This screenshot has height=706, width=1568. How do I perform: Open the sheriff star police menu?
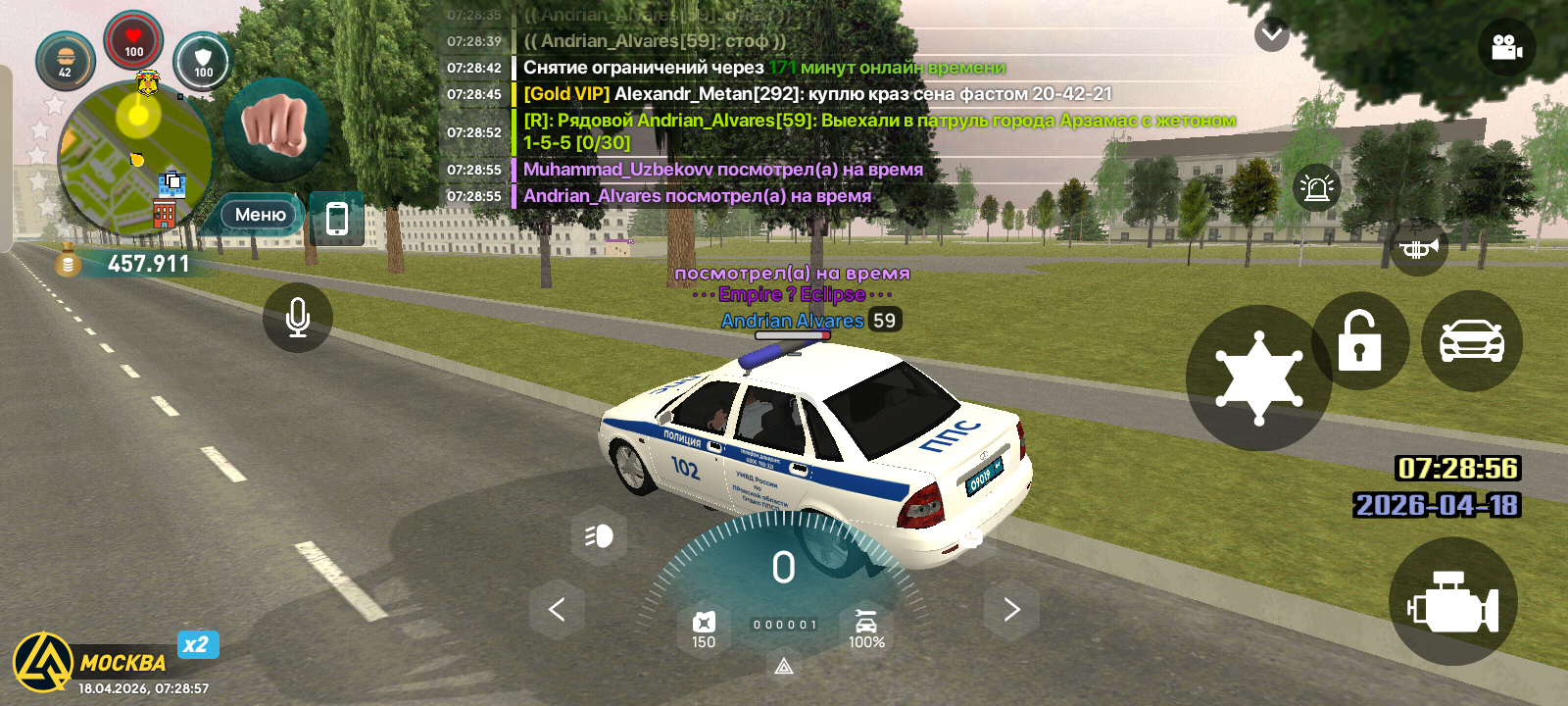[x=1258, y=378]
